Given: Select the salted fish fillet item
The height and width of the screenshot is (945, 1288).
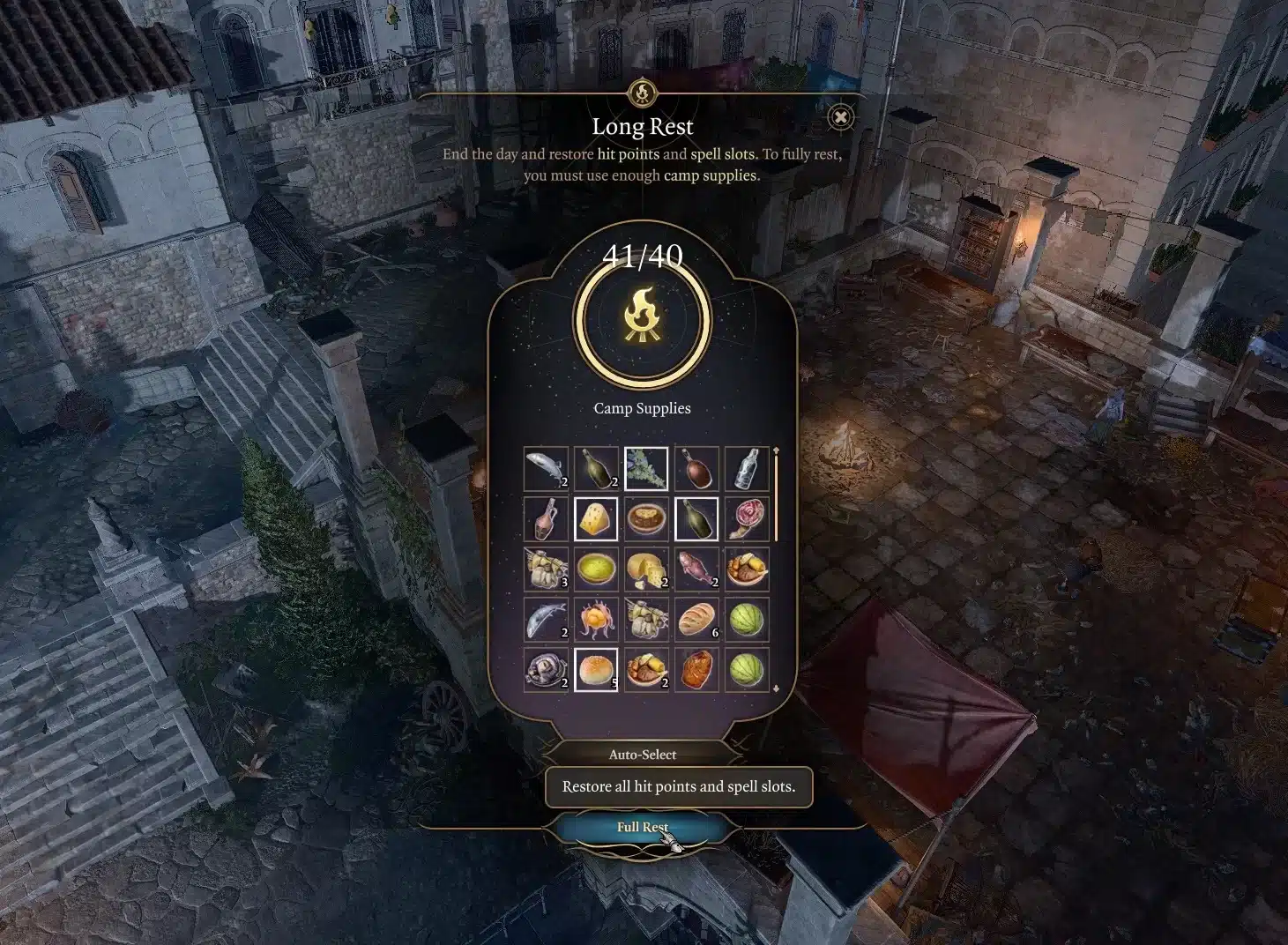Looking at the screenshot, I should pos(547,468).
